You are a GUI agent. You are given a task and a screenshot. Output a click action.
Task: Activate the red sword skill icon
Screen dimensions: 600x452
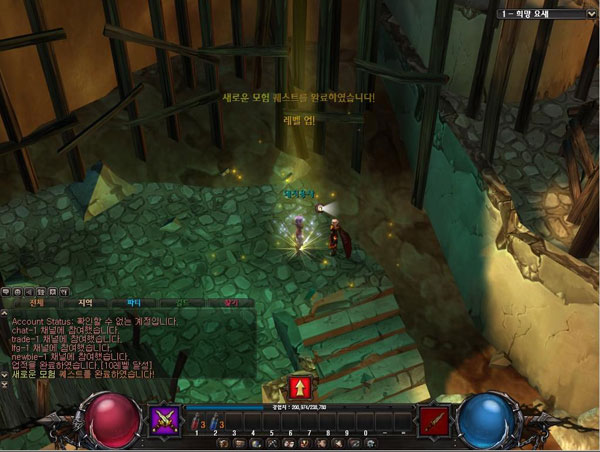coord(433,421)
